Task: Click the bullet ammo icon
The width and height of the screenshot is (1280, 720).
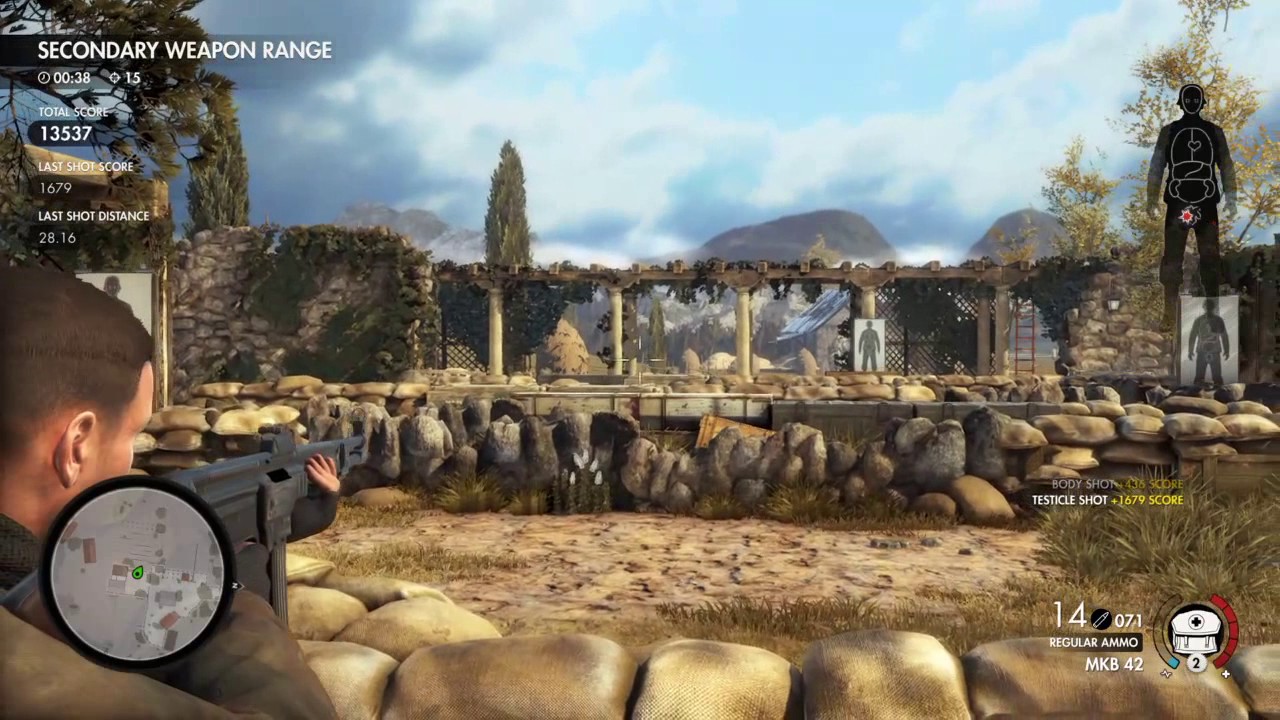Action: [x=1100, y=620]
